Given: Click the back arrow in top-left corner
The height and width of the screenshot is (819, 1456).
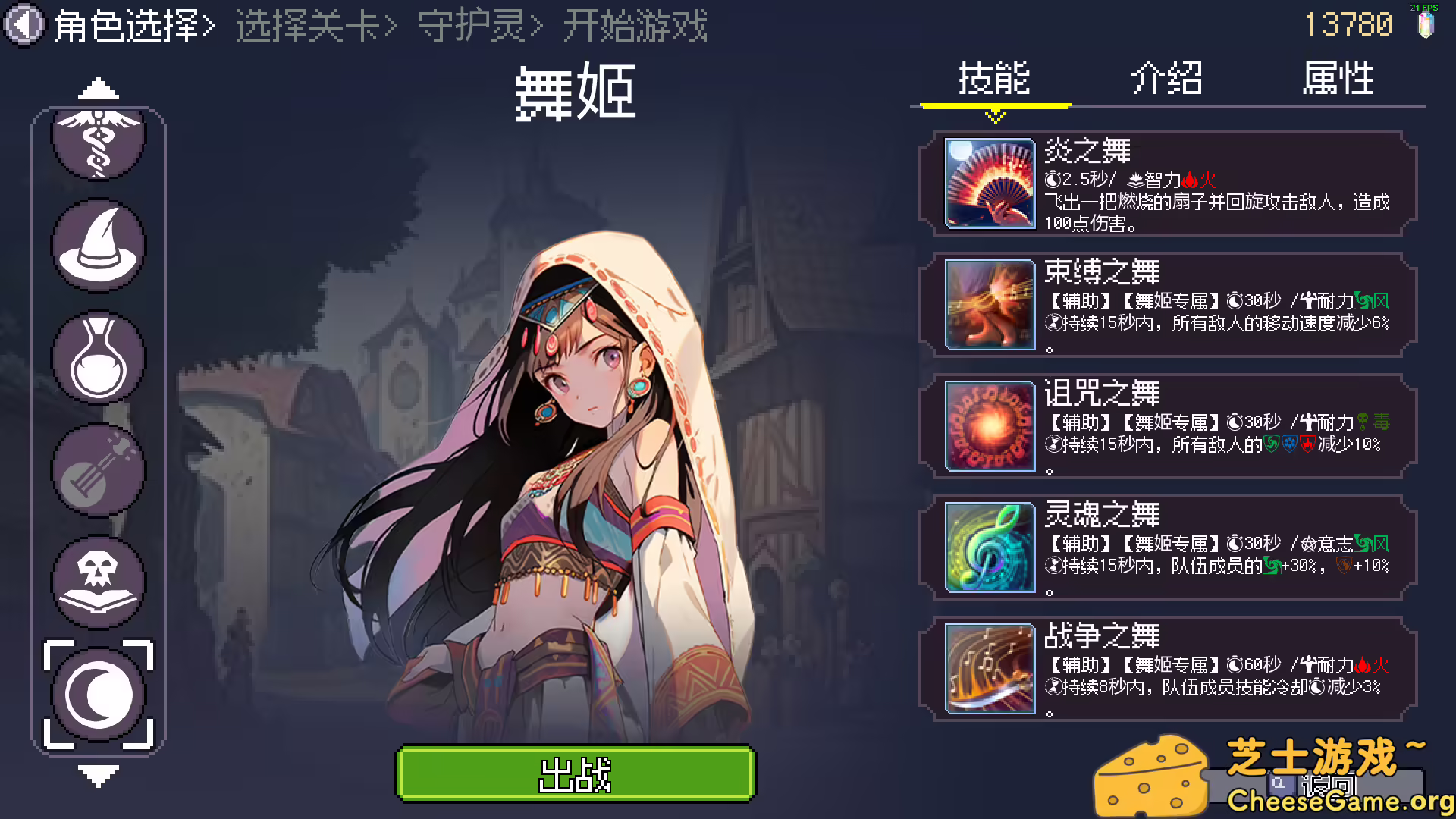Looking at the screenshot, I should pos(25,25).
